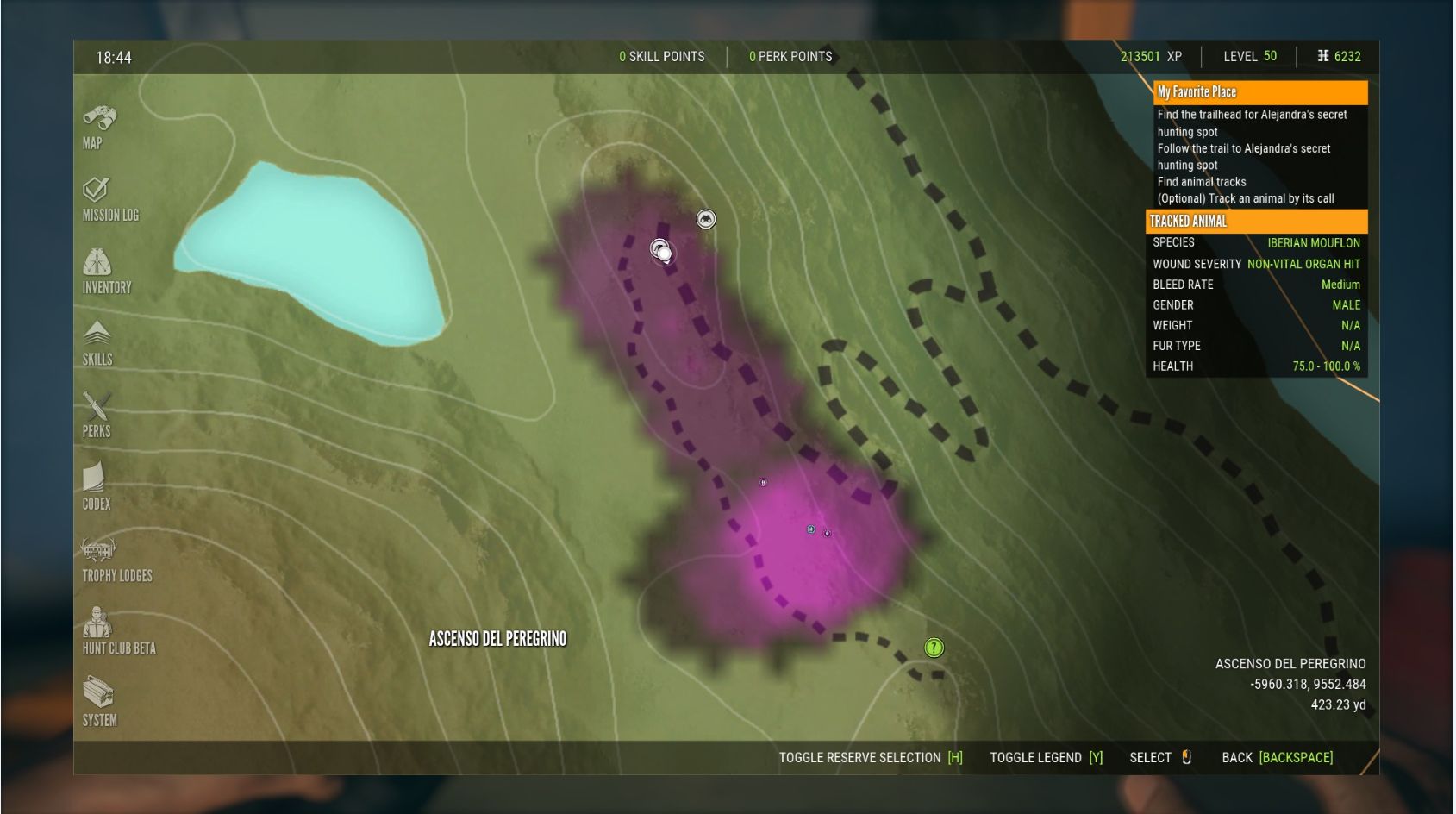Toggle the map Legend
Viewport: 1456px width, 814px height.
1046,757
